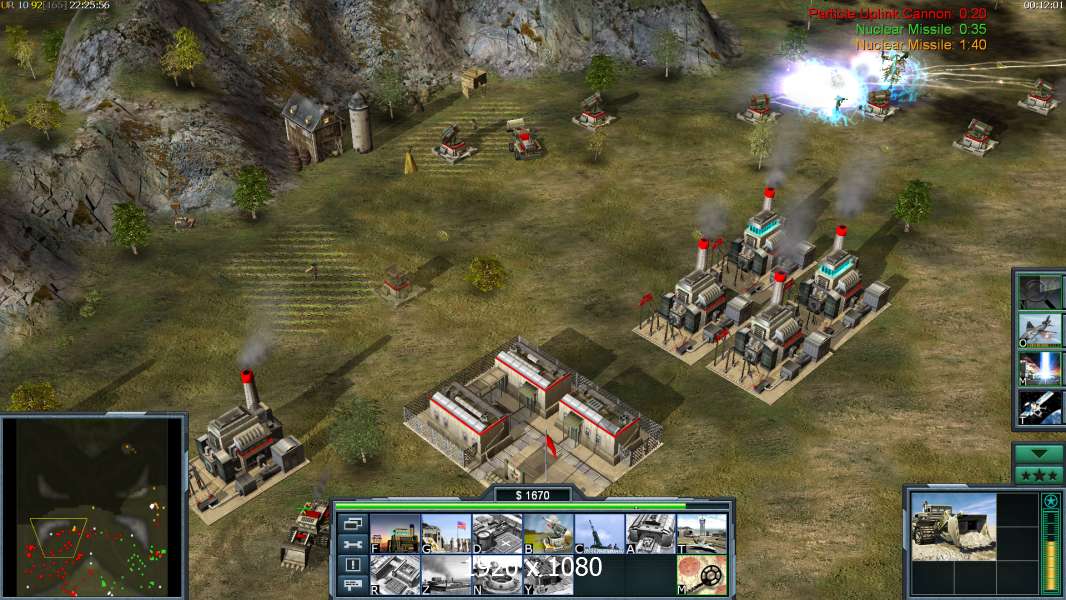The height and width of the screenshot is (600, 1066).
Task: Select the artillery cannon build icon (C)
Action: [x=599, y=534]
